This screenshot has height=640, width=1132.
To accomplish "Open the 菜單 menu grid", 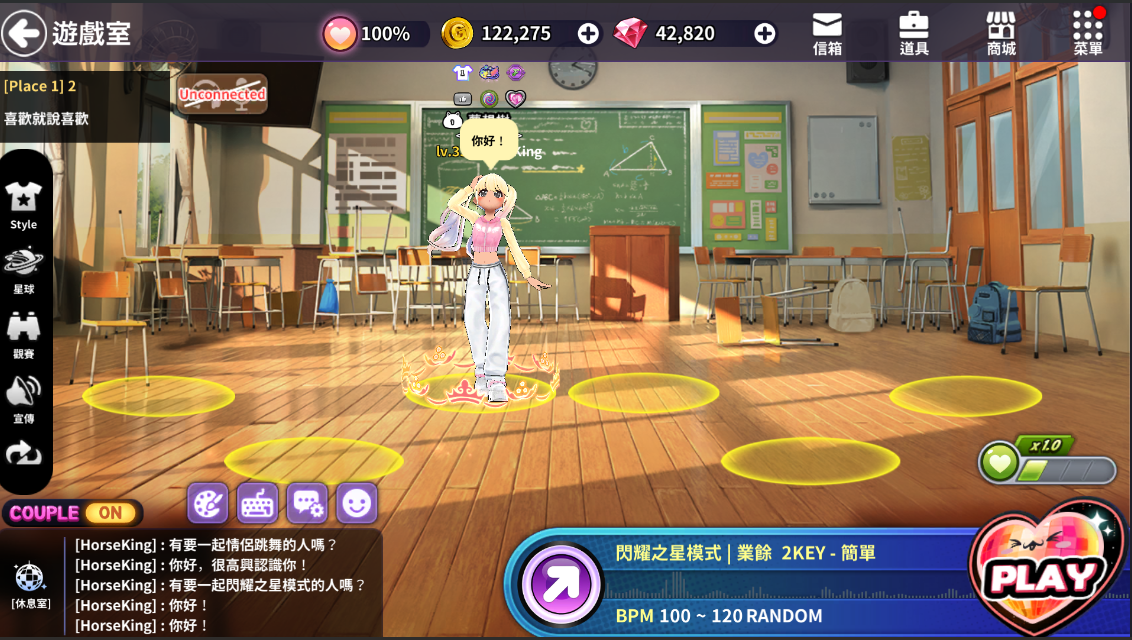I will pyautogui.click(x=1088, y=33).
